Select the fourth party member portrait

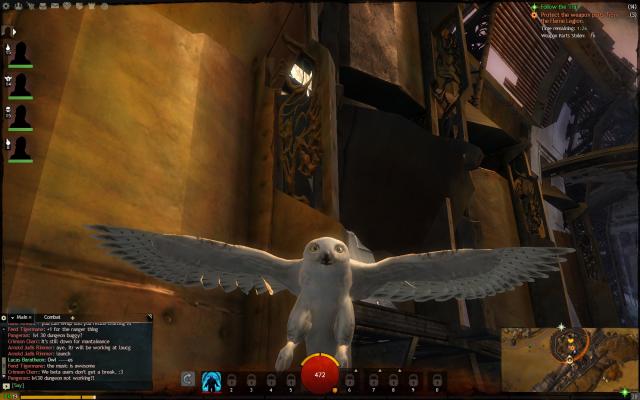point(21,147)
